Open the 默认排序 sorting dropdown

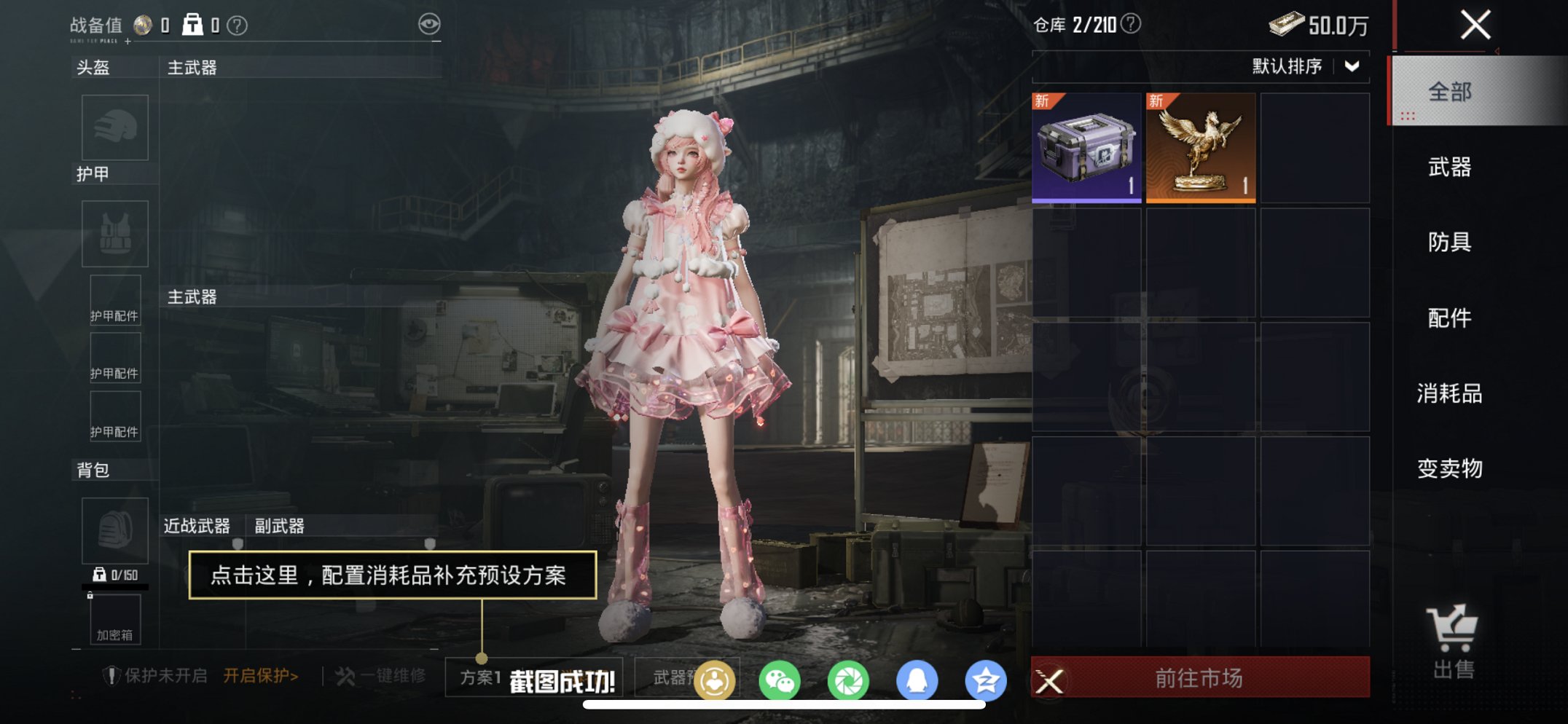(x=1304, y=67)
